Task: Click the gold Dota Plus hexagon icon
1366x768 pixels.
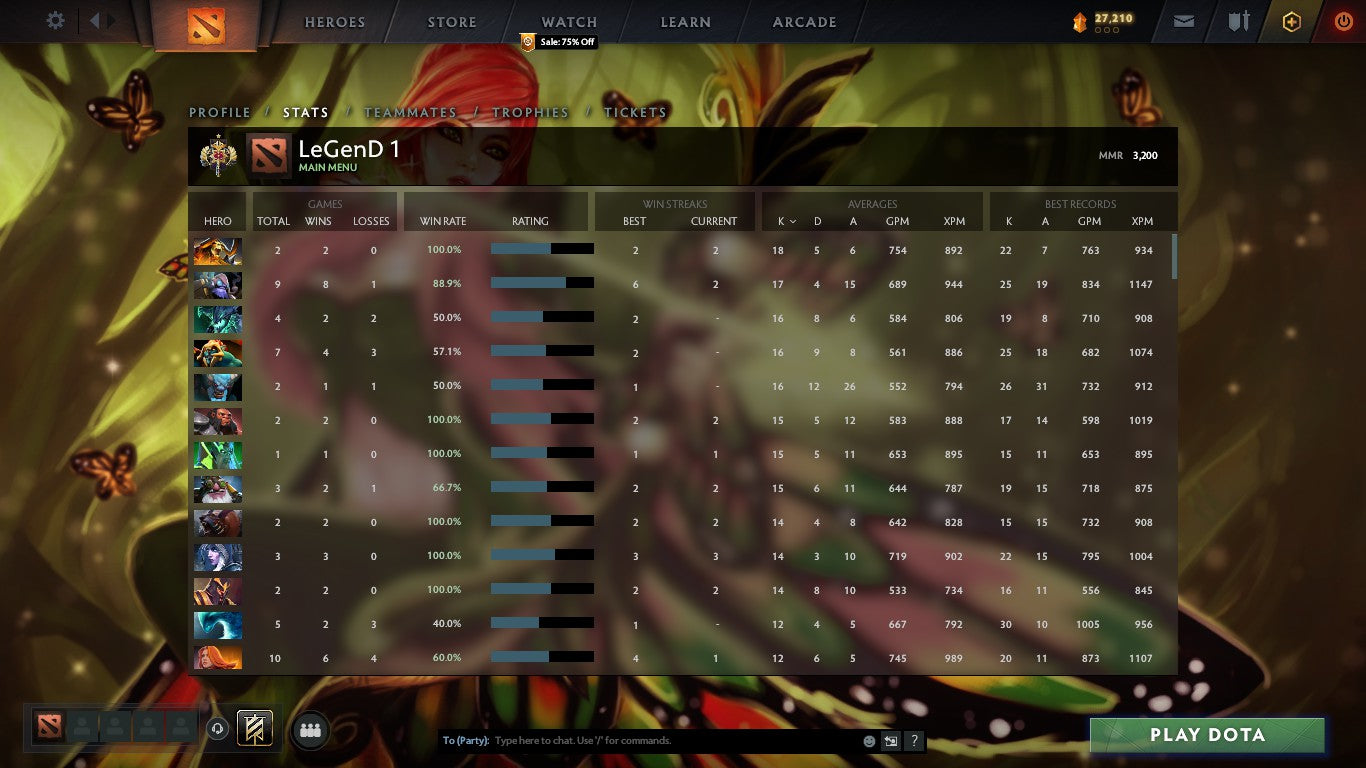Action: [x=1292, y=20]
